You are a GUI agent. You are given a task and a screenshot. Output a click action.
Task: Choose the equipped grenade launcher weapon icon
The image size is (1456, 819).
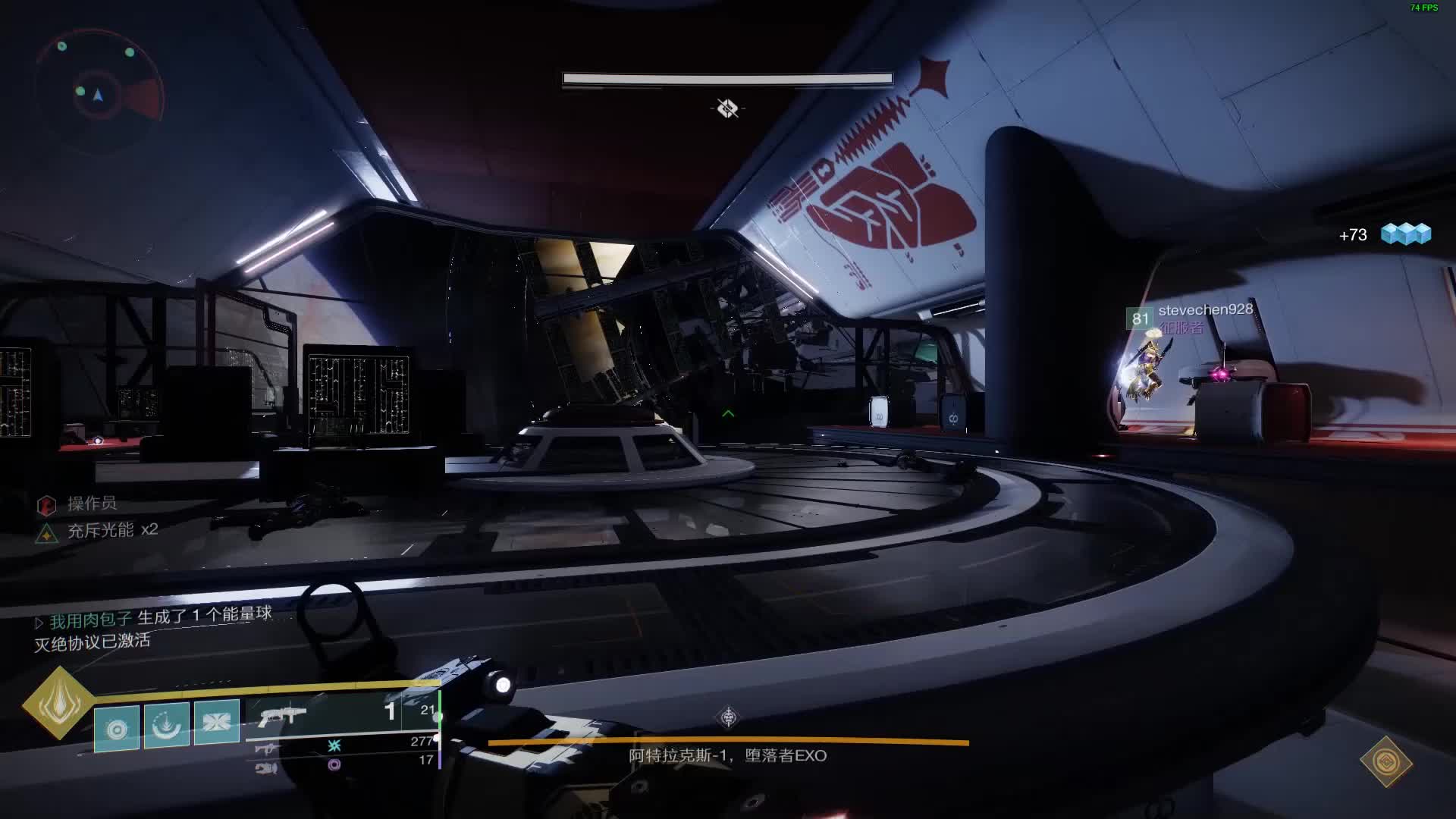[282, 715]
